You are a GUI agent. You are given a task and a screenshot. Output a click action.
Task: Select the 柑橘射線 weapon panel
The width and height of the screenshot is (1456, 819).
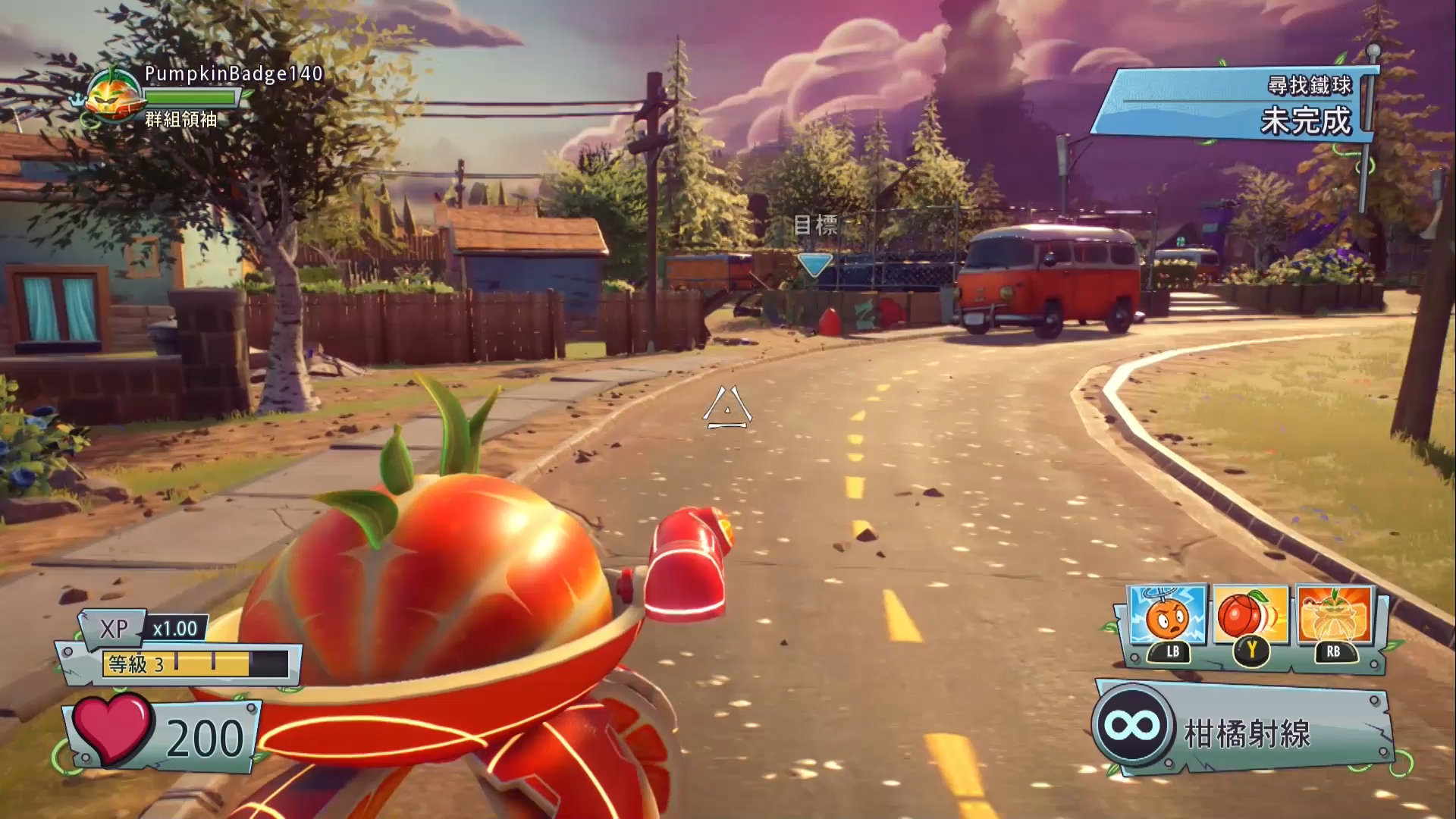[x=1244, y=730]
